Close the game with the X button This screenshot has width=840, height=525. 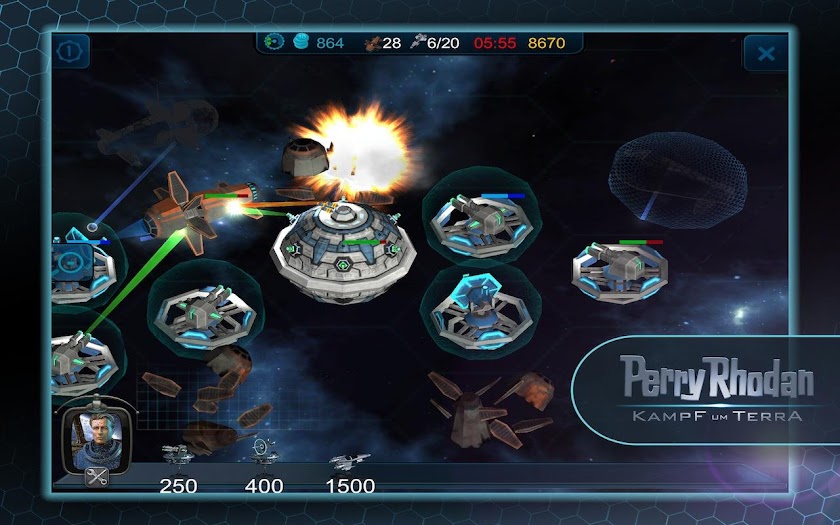point(766,53)
